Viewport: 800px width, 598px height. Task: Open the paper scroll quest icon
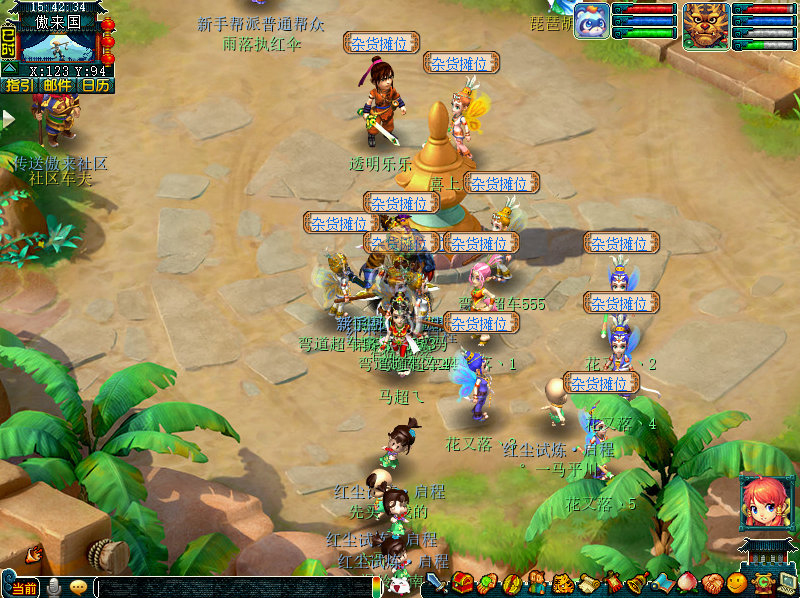tap(588, 583)
